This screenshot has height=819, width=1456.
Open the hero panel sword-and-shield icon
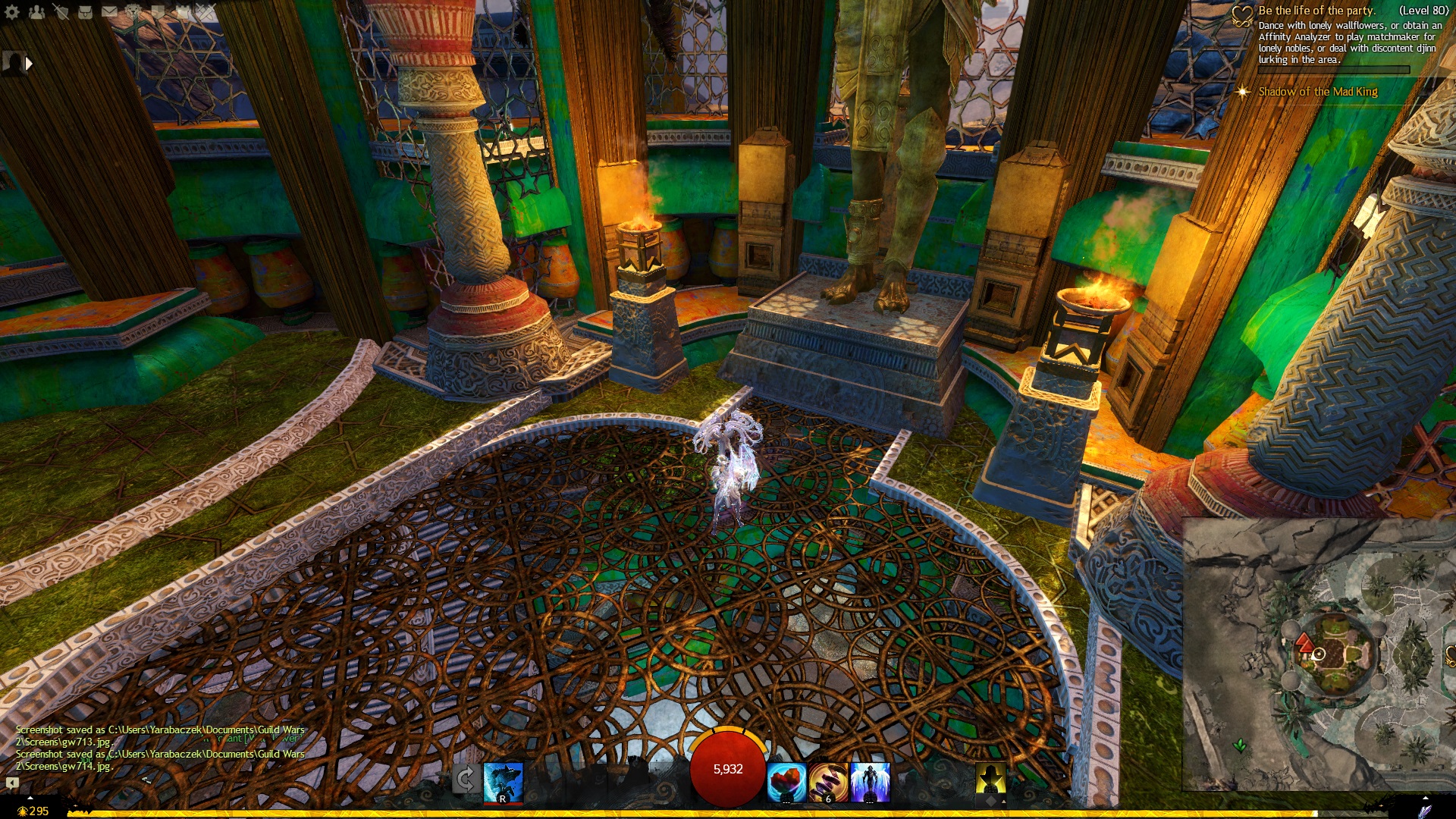tap(61, 11)
